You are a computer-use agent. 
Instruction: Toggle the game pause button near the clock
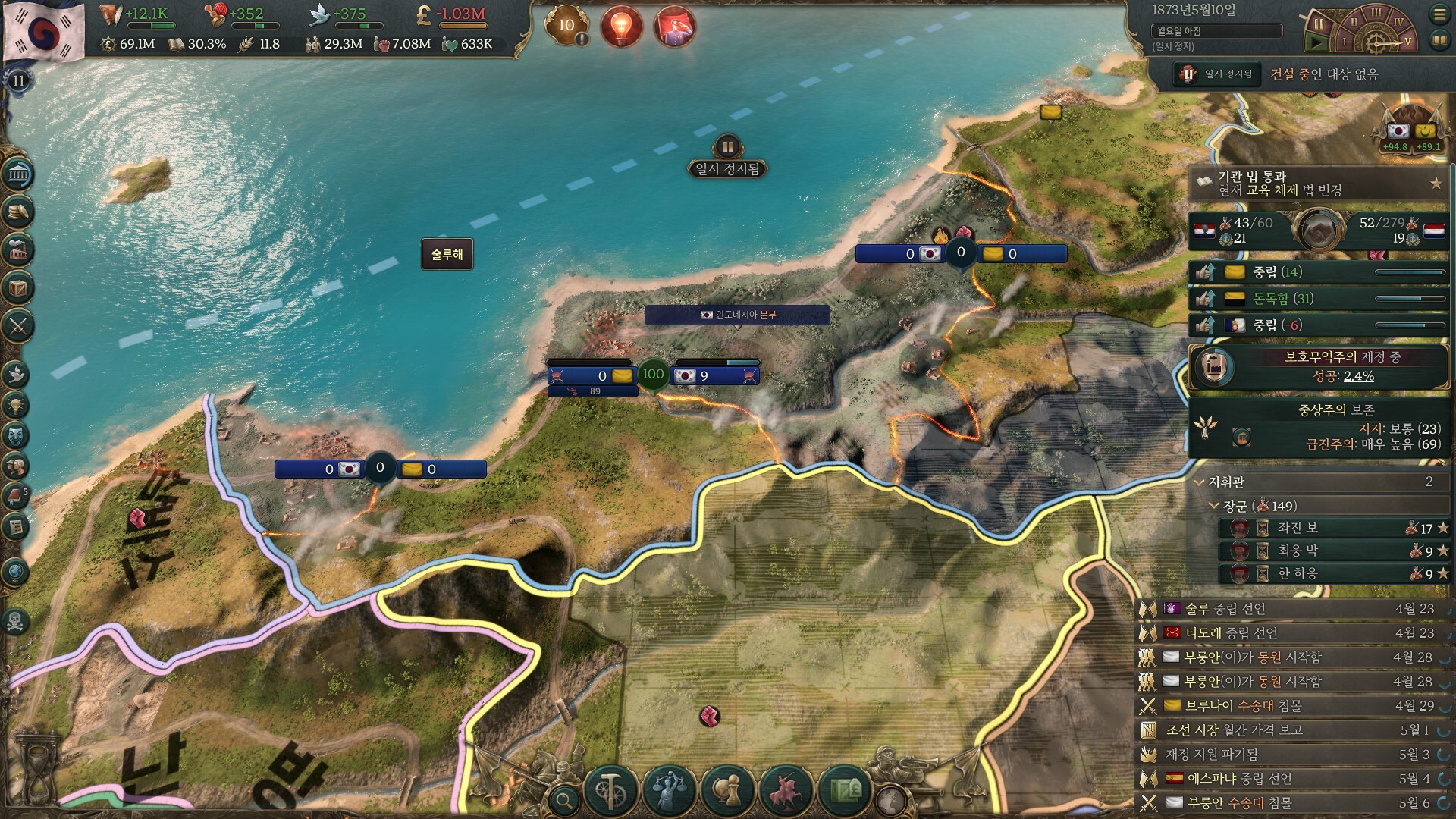point(1319,24)
